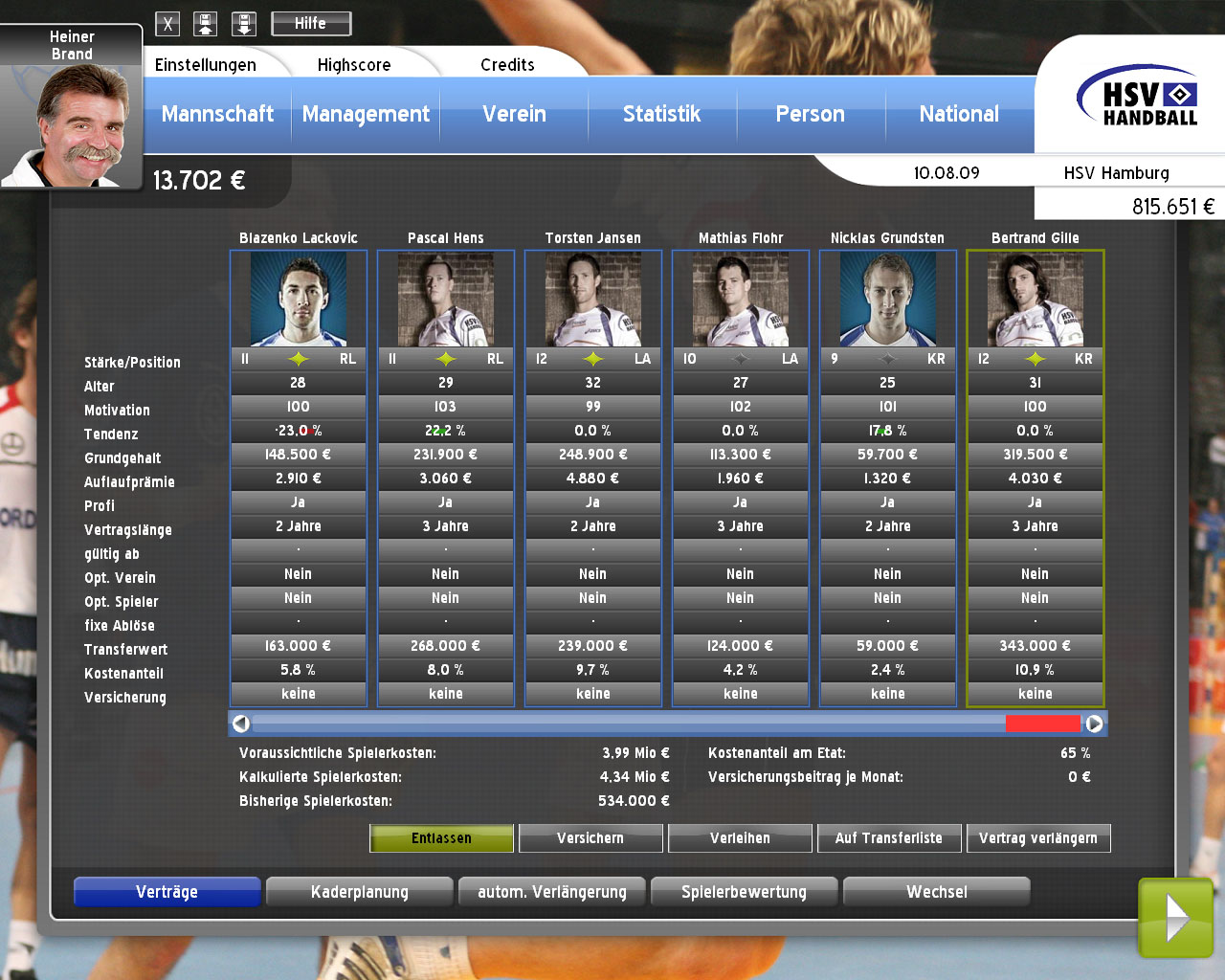
Task: Advance with the green arrow button
Action: point(1176,919)
